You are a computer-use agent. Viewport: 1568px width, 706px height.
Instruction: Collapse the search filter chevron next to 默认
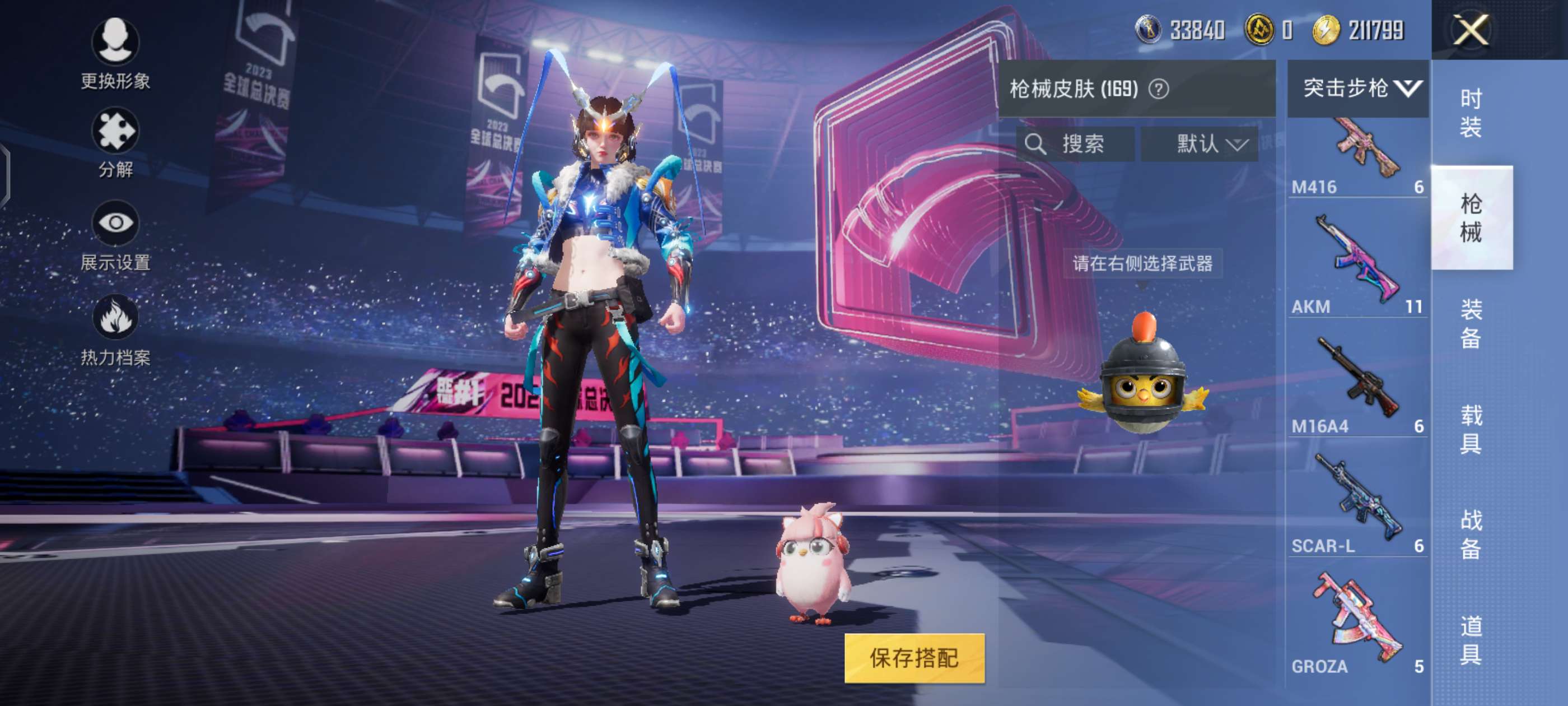click(x=1238, y=145)
